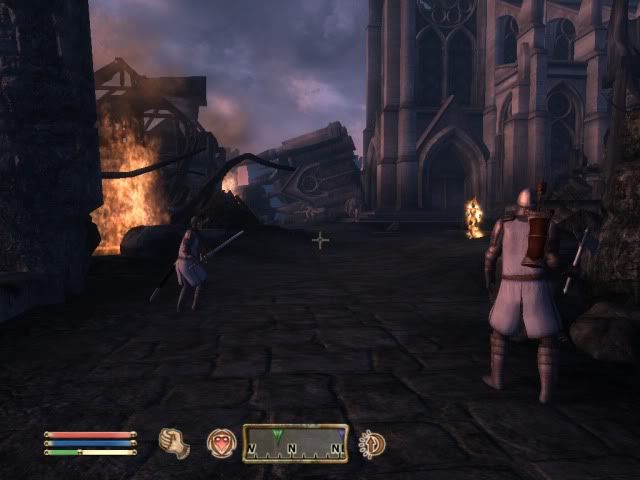Open the sun-shaped active effect icon

click(x=372, y=443)
